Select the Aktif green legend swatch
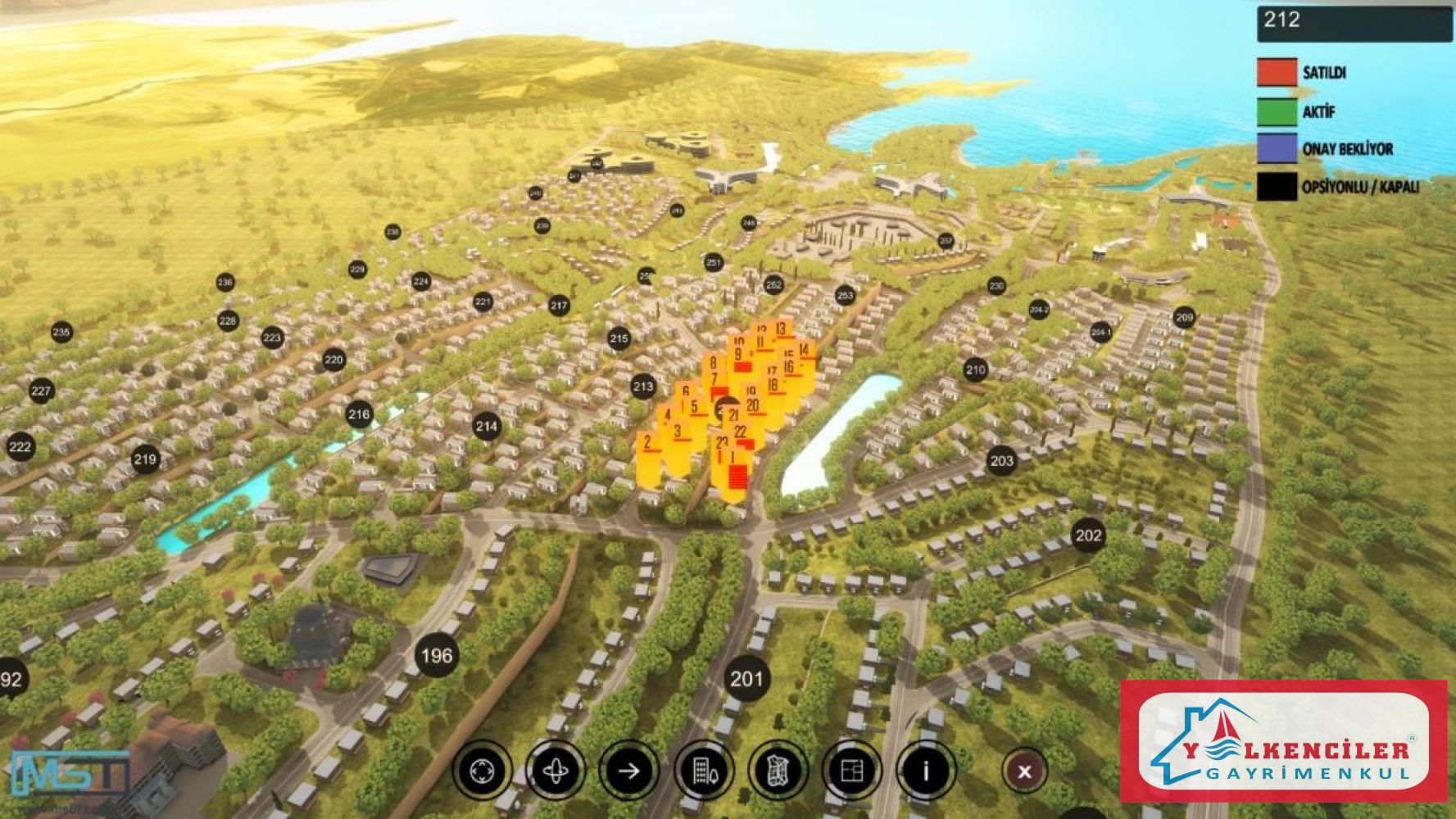 (1277, 111)
